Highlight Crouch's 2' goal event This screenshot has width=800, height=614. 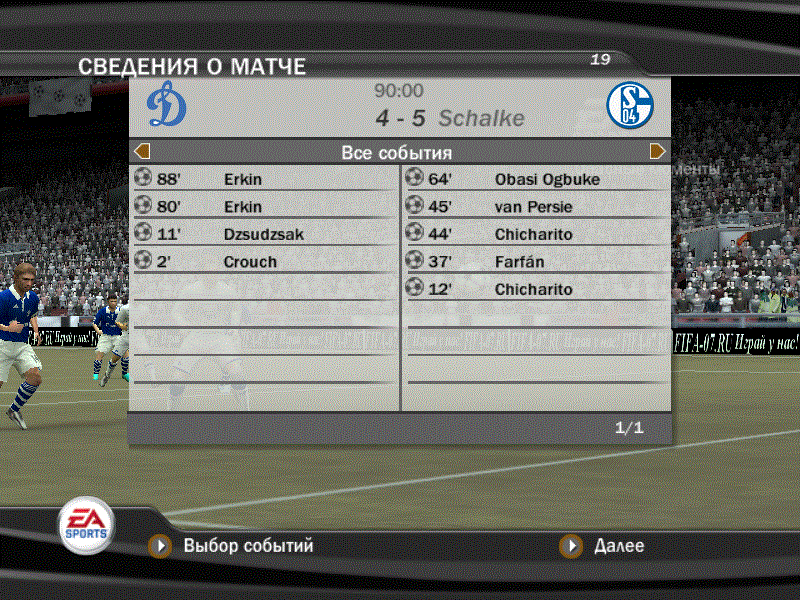pyautogui.click(x=264, y=262)
